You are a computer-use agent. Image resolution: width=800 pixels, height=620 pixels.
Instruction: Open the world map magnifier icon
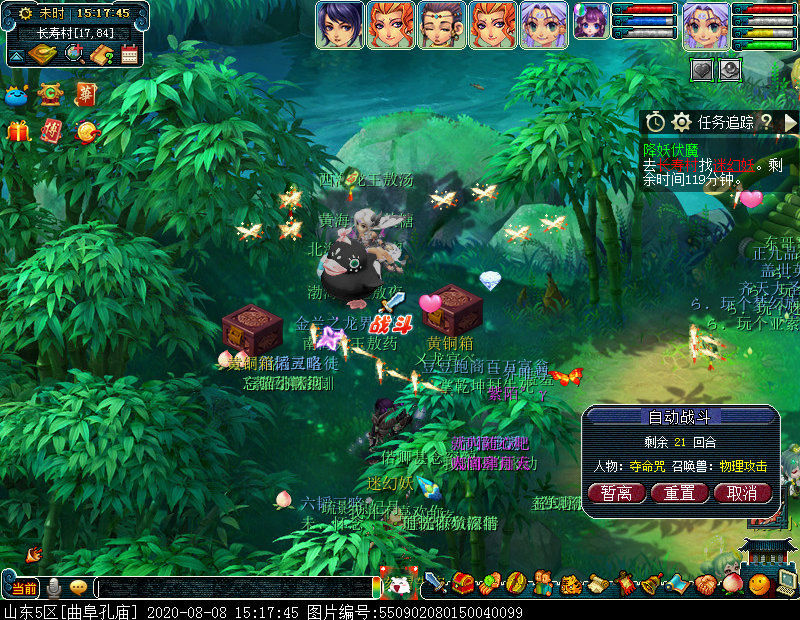click(74, 54)
